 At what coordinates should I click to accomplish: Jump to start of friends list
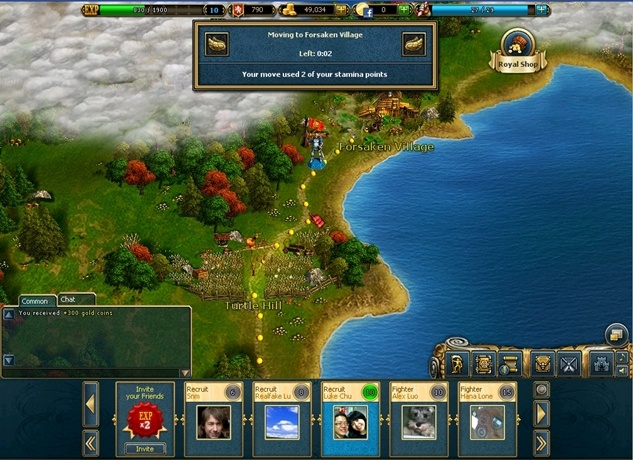pos(90,442)
